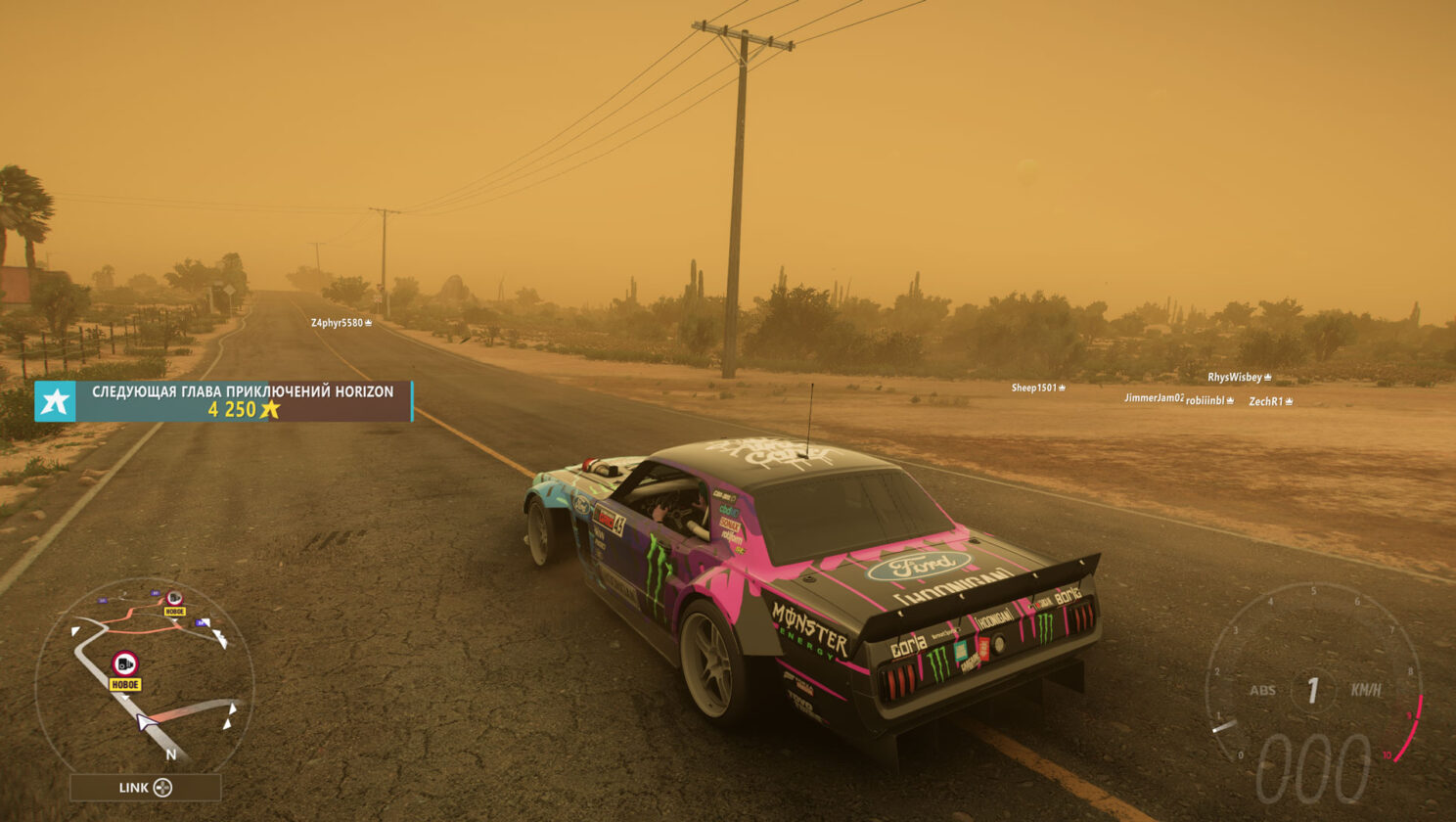Click the player arrow on the minimap
Screen dimensions: 1456x822
click(x=147, y=723)
